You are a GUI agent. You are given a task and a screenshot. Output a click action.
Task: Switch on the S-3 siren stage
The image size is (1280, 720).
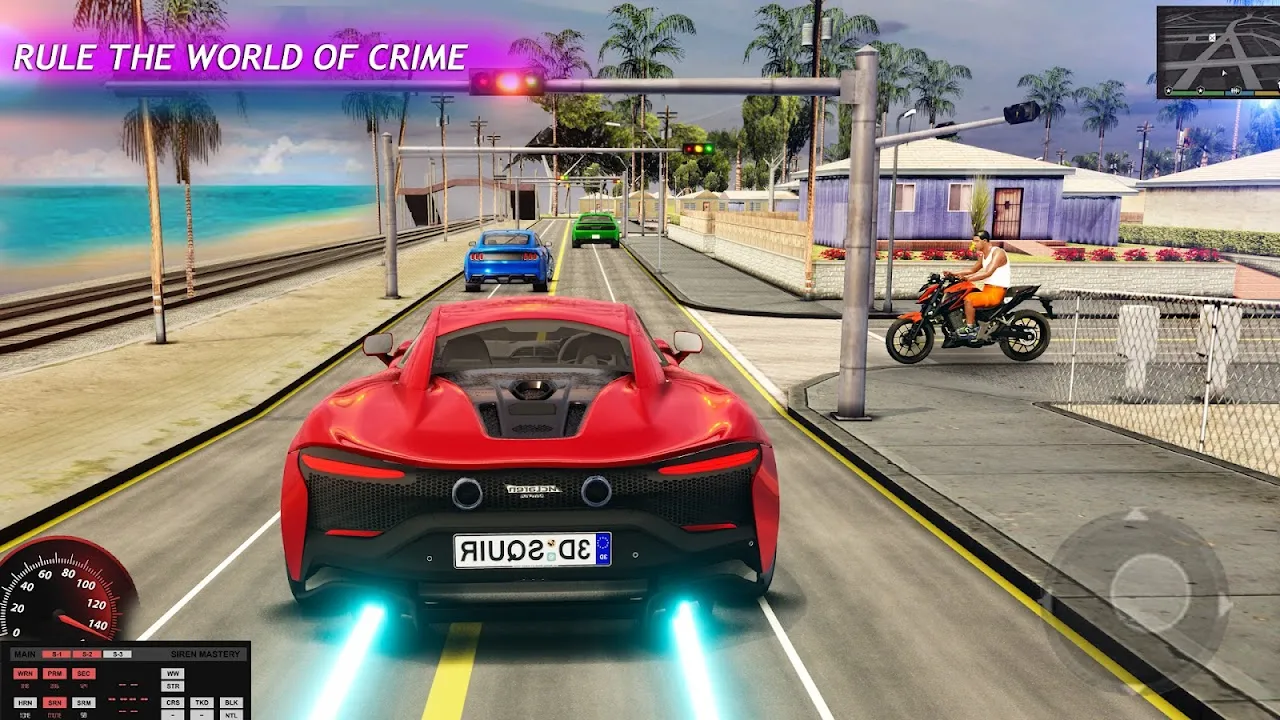[x=117, y=654]
